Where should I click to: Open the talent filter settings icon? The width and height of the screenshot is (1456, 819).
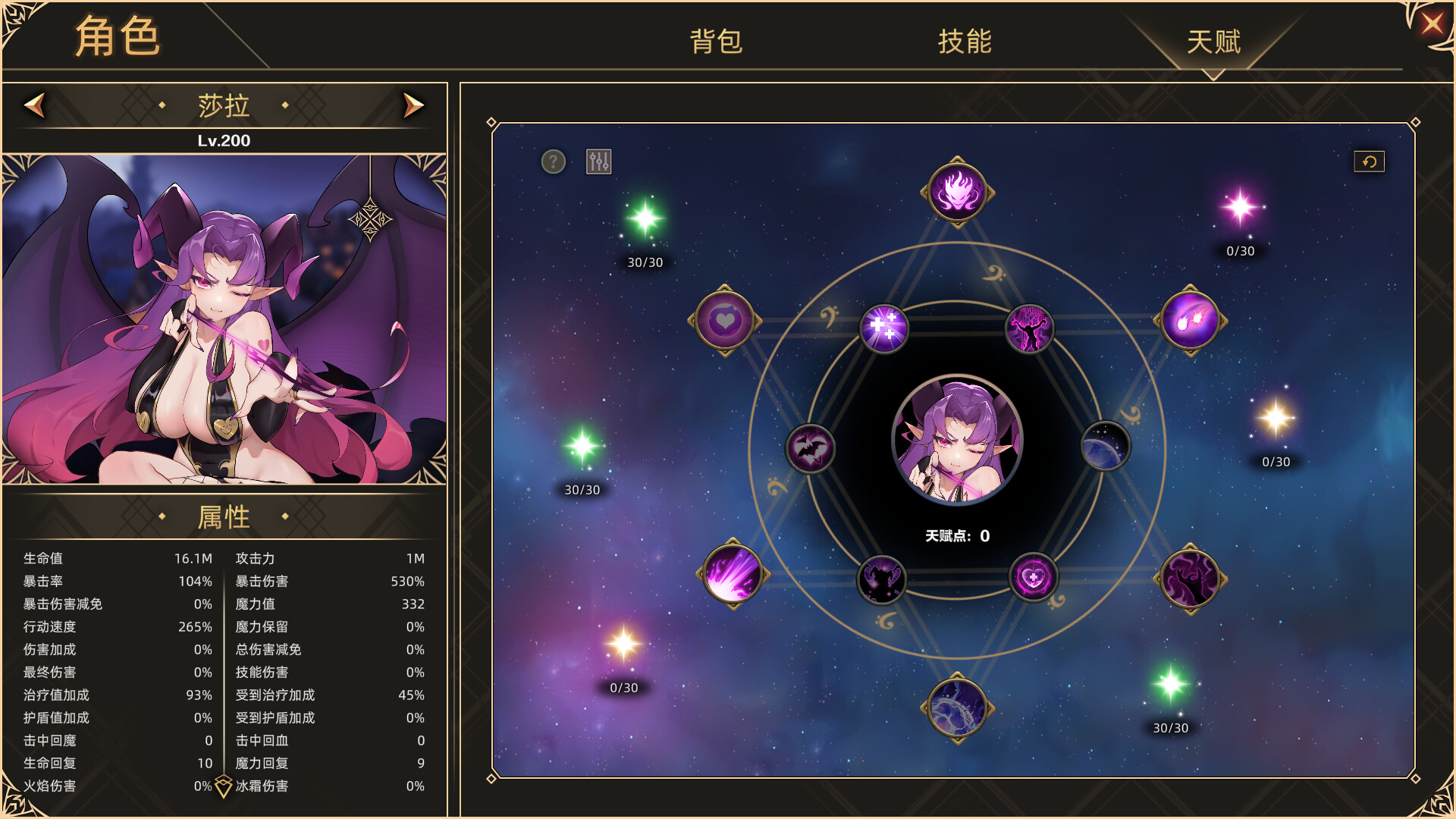click(x=598, y=160)
